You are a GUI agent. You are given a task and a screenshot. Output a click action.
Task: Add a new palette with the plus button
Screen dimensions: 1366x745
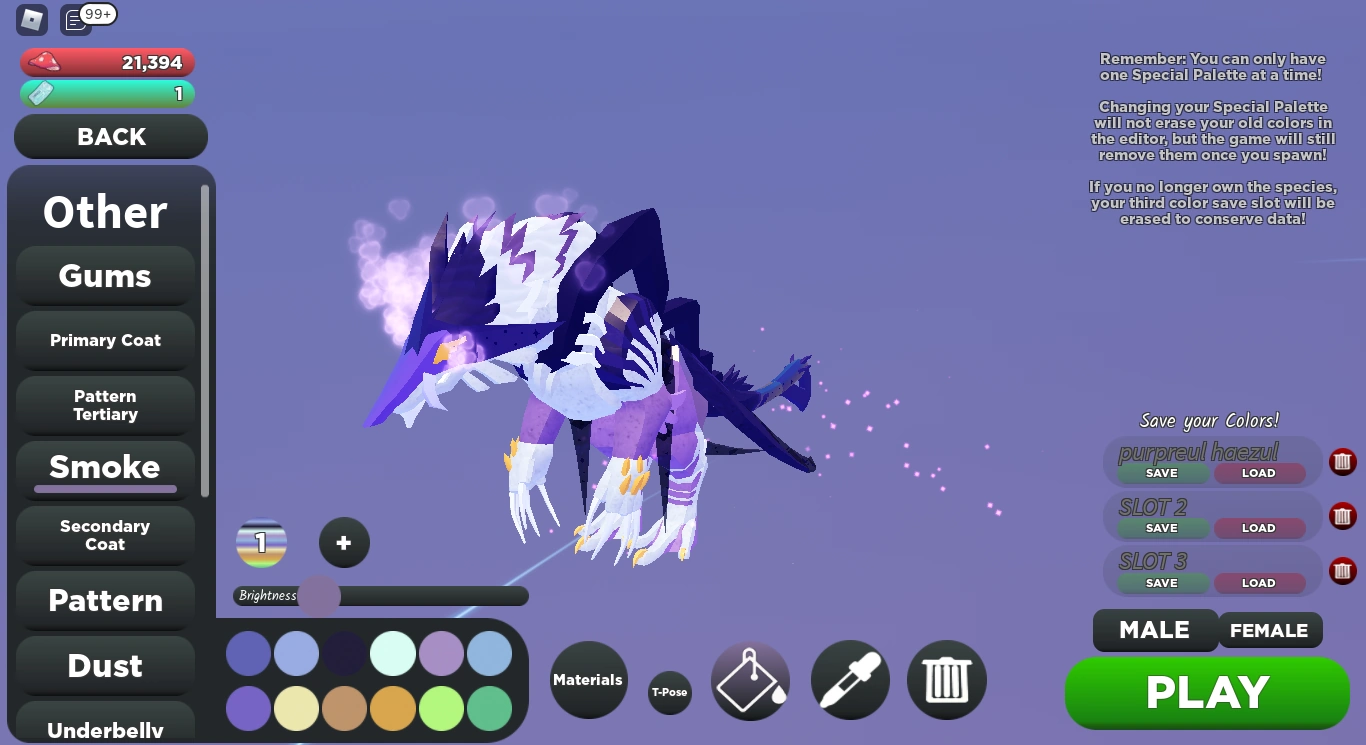[344, 542]
